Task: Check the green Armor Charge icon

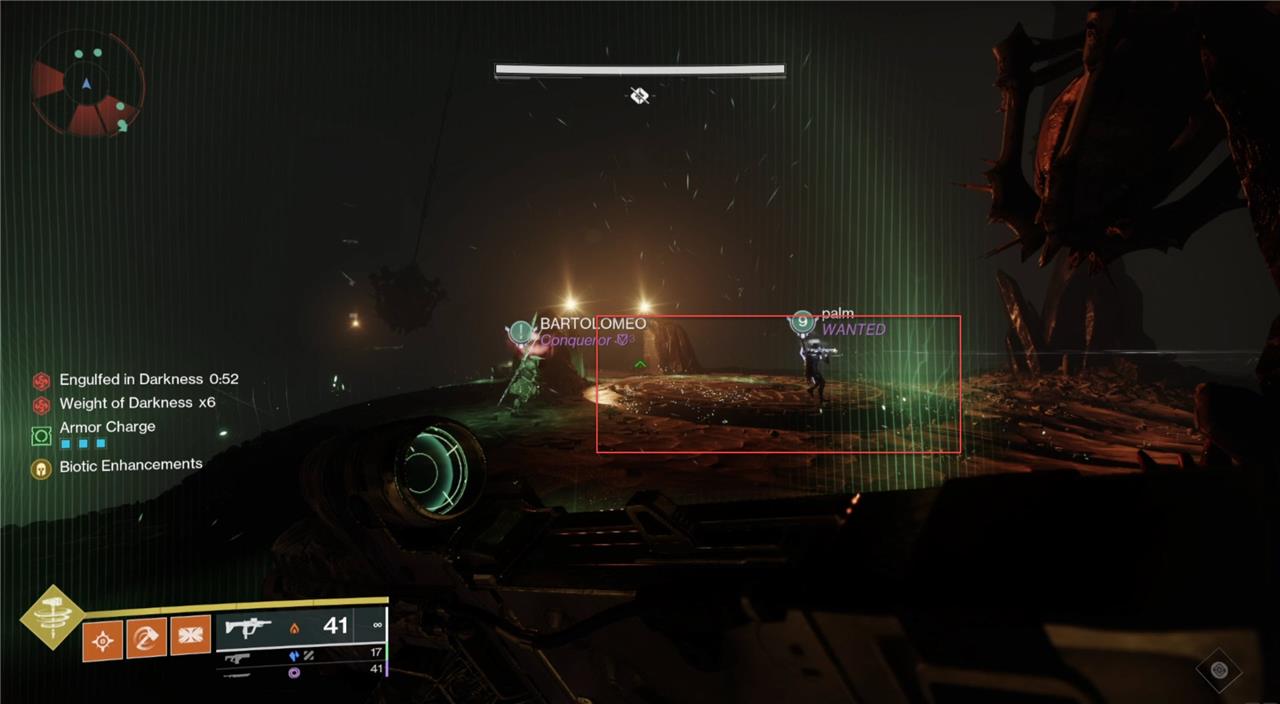Action: click(41, 435)
